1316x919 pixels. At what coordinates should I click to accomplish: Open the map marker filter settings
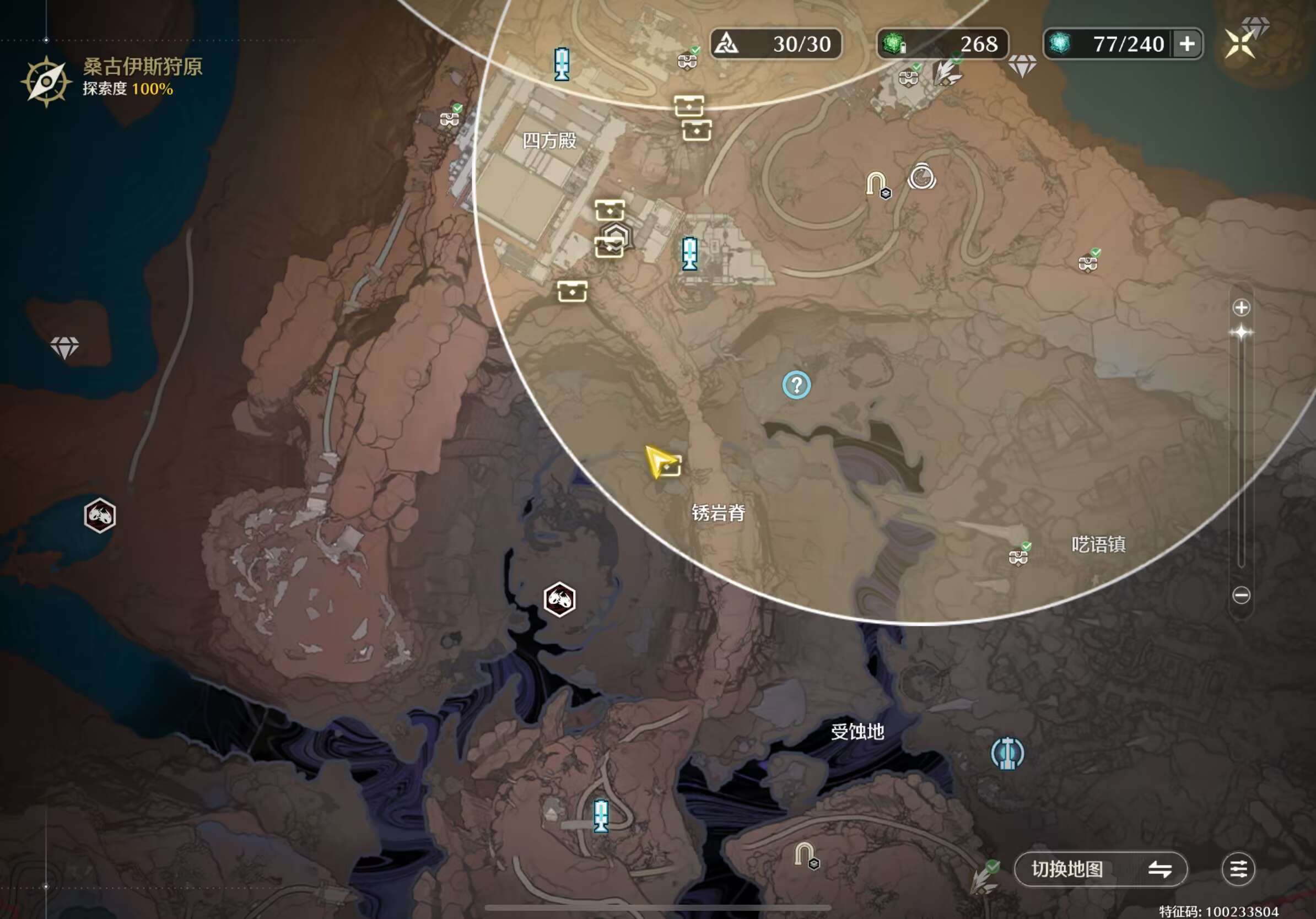(x=1238, y=869)
